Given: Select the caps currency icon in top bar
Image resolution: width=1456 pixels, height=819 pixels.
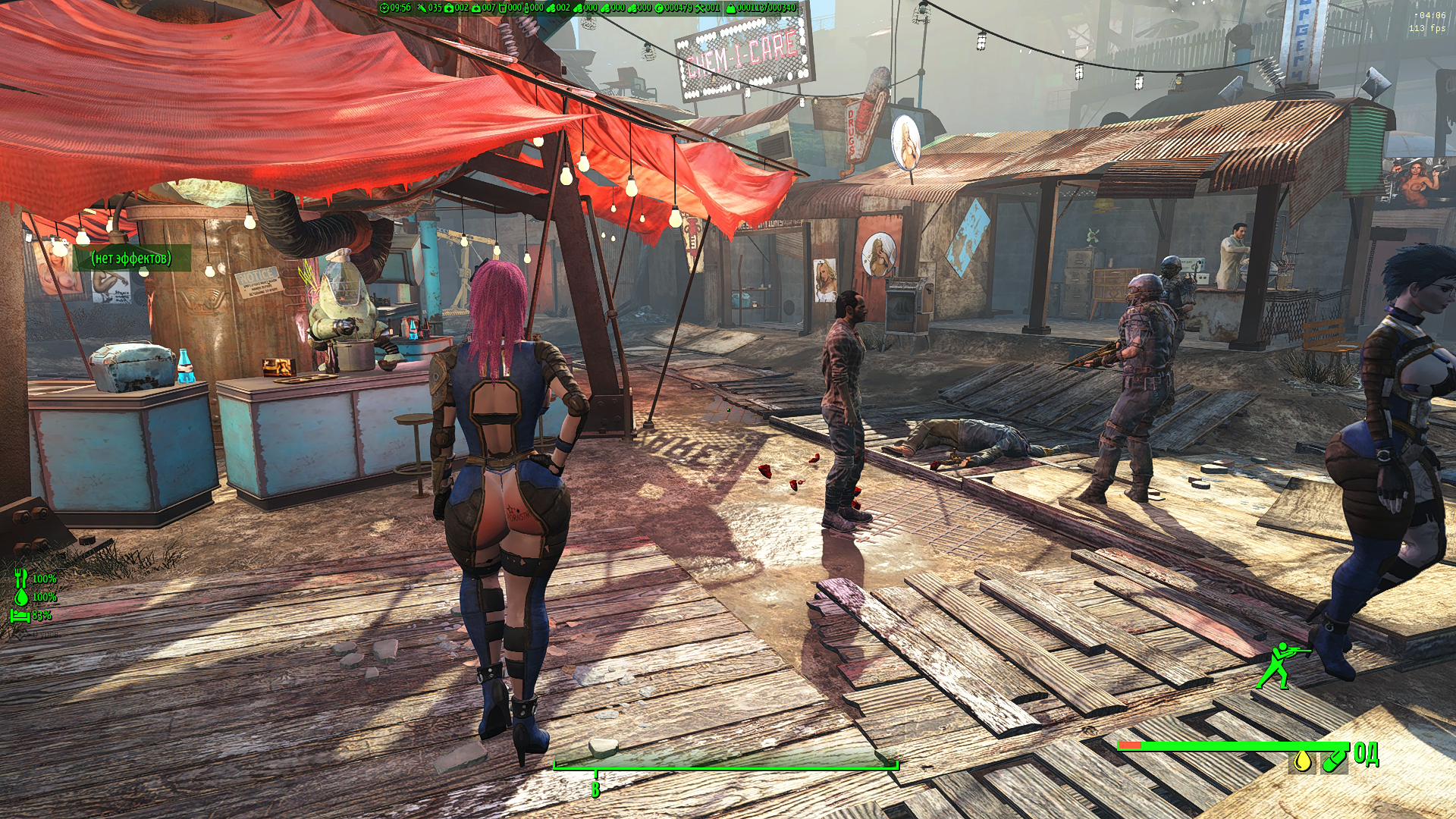Looking at the screenshot, I should point(659,8).
